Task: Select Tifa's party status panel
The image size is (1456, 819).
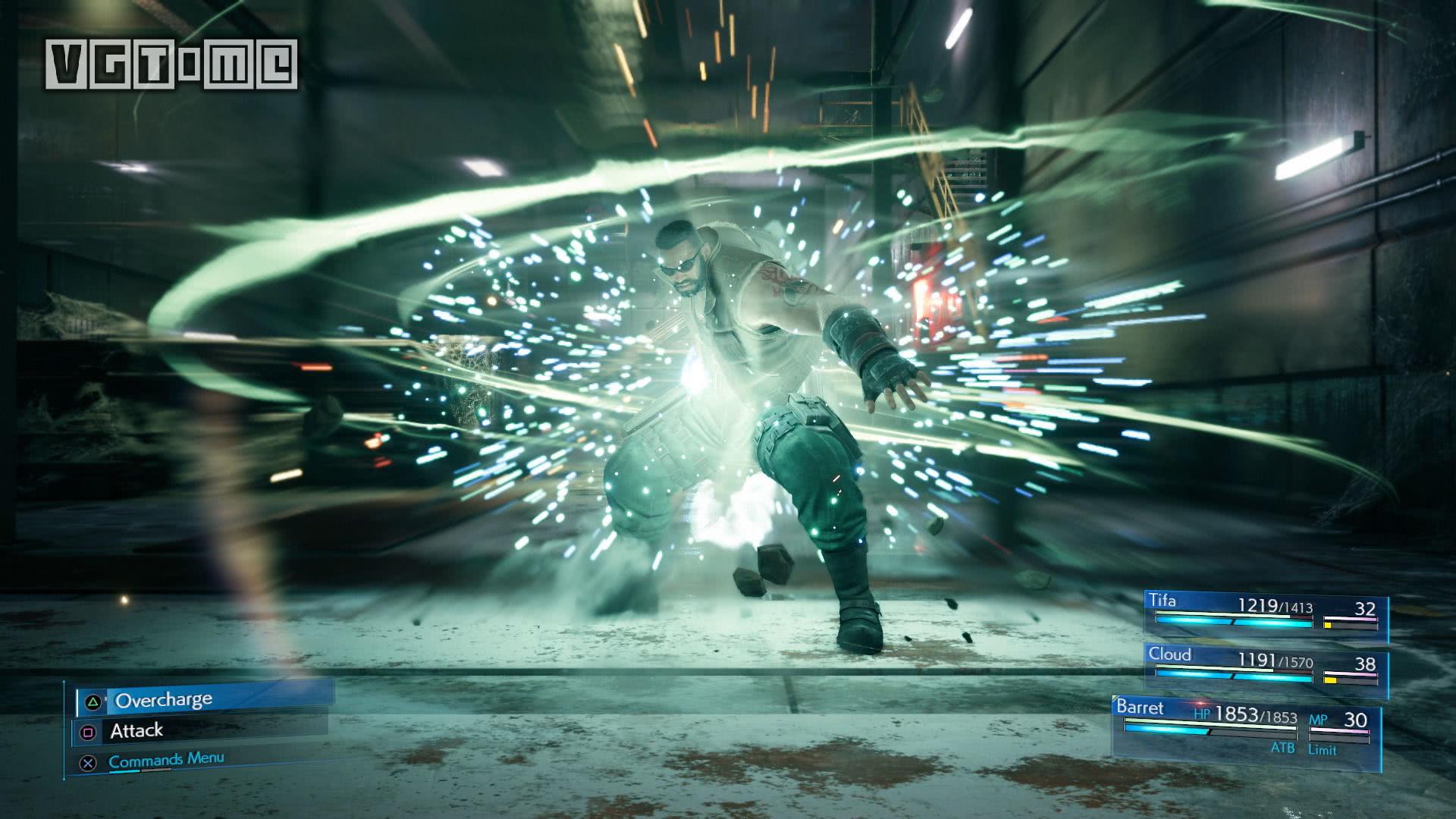Action: coord(1266,616)
